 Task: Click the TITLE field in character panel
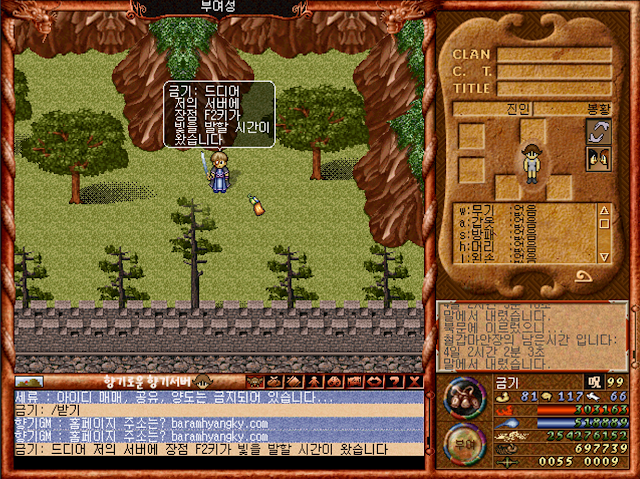(554, 88)
